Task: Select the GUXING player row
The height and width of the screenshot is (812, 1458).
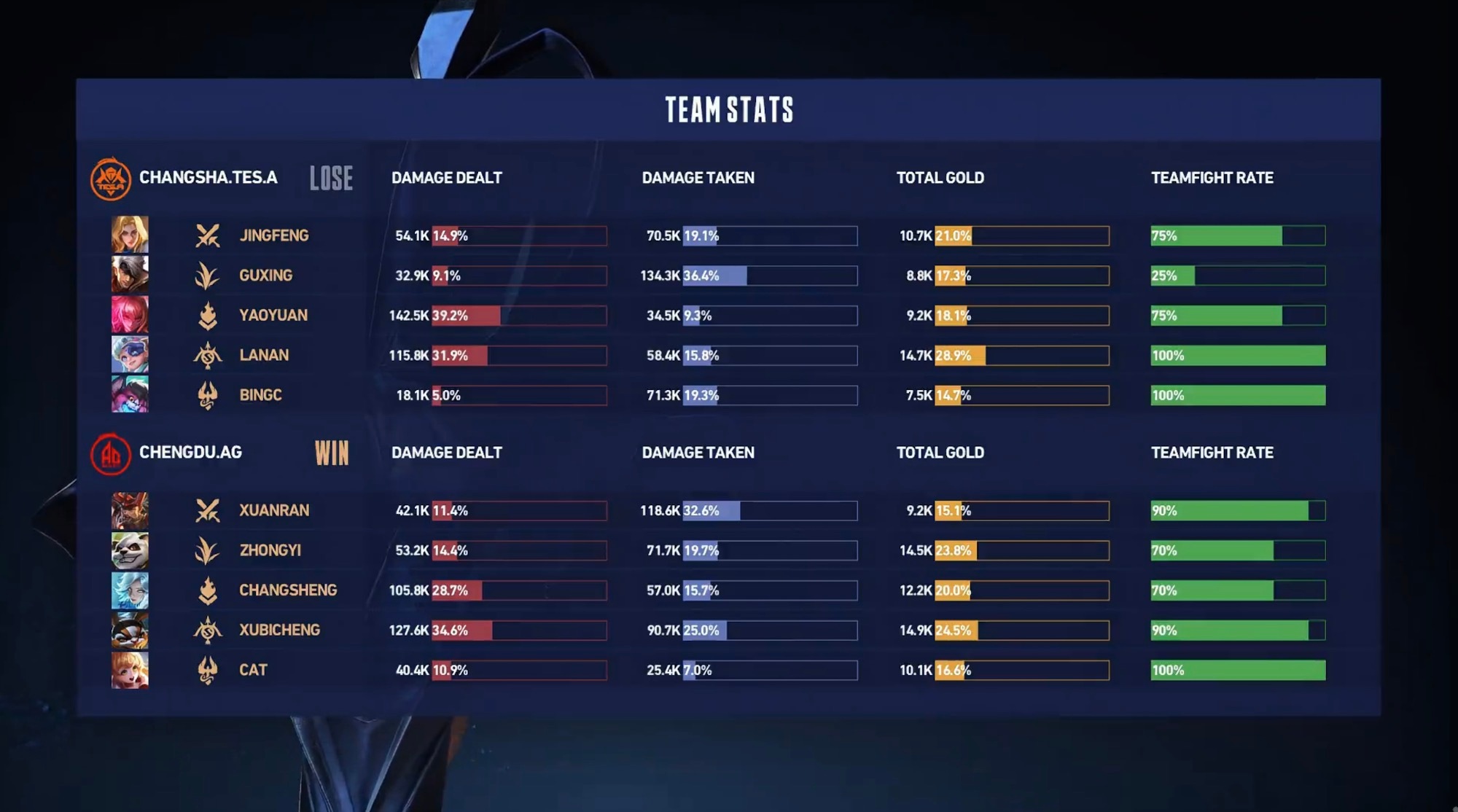Action: (265, 276)
